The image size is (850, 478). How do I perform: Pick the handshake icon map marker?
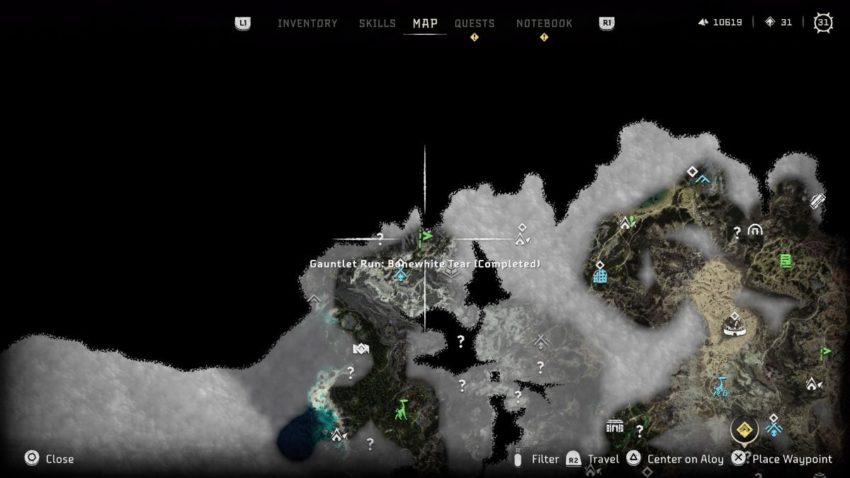pyautogui.click(x=360, y=349)
